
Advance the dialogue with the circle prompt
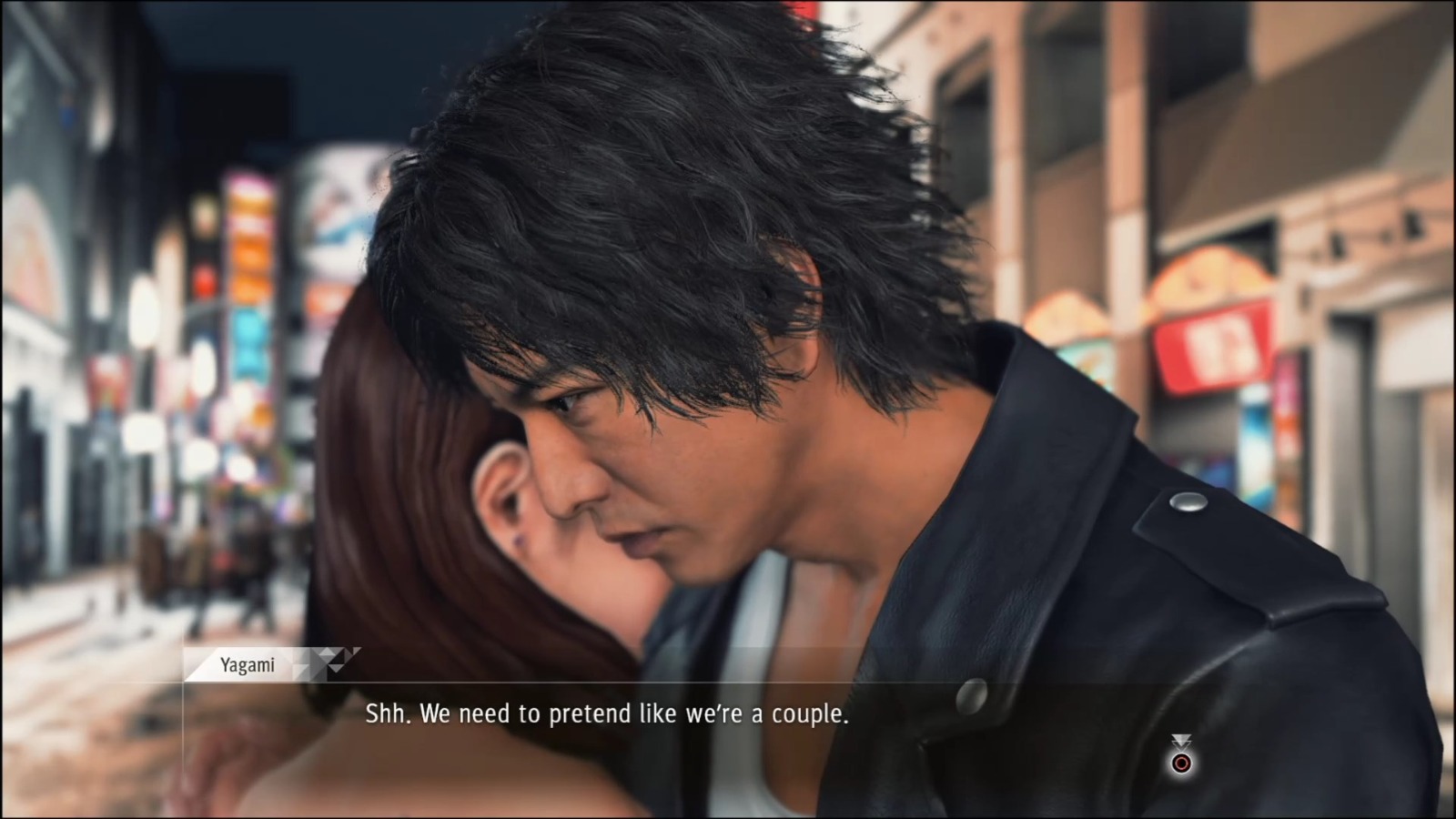[1181, 763]
